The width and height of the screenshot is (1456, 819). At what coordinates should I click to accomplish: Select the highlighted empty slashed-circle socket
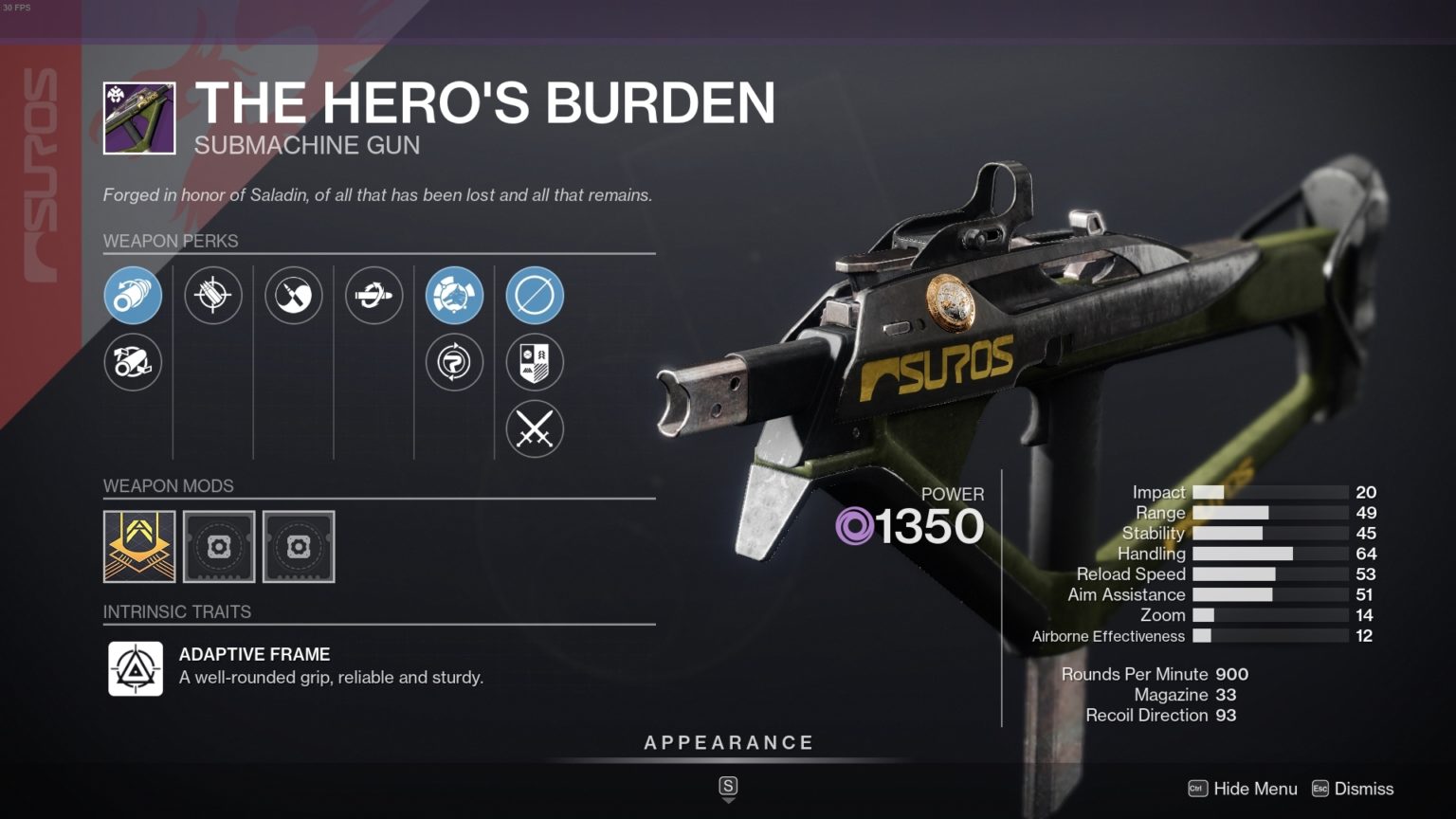(535, 295)
